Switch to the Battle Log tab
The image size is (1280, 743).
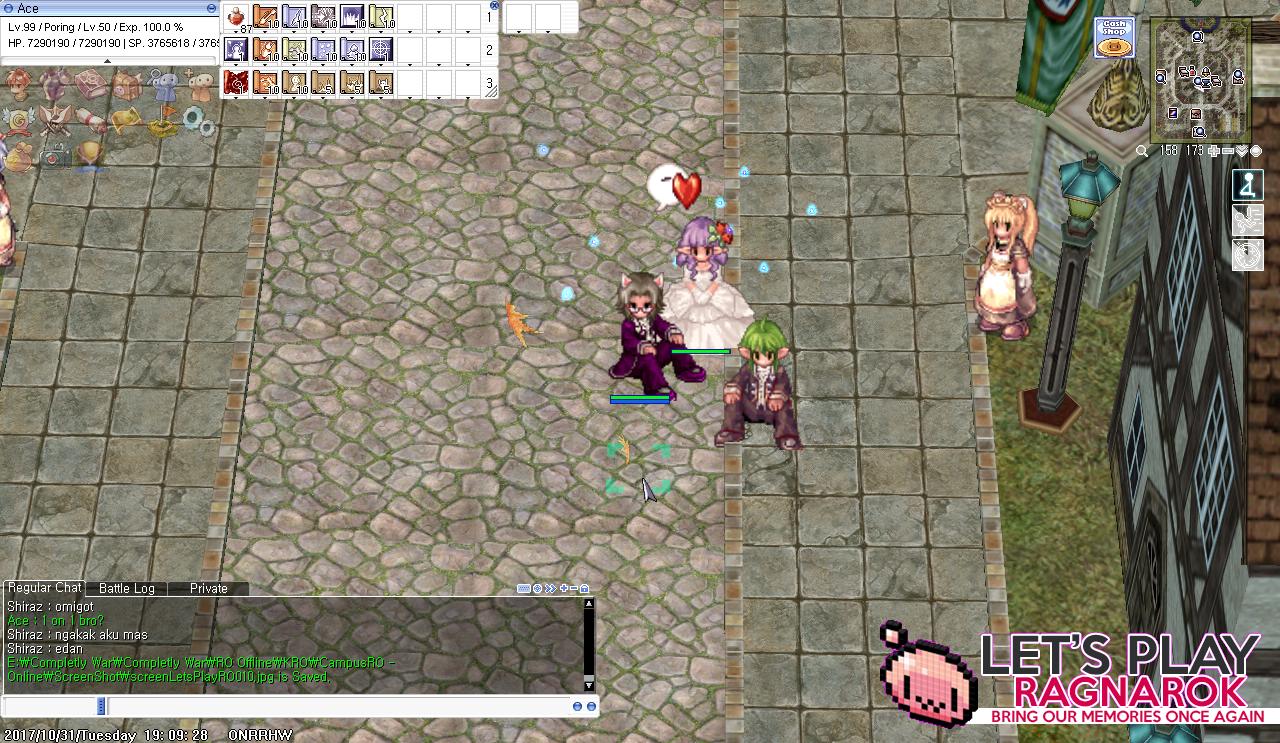point(125,588)
